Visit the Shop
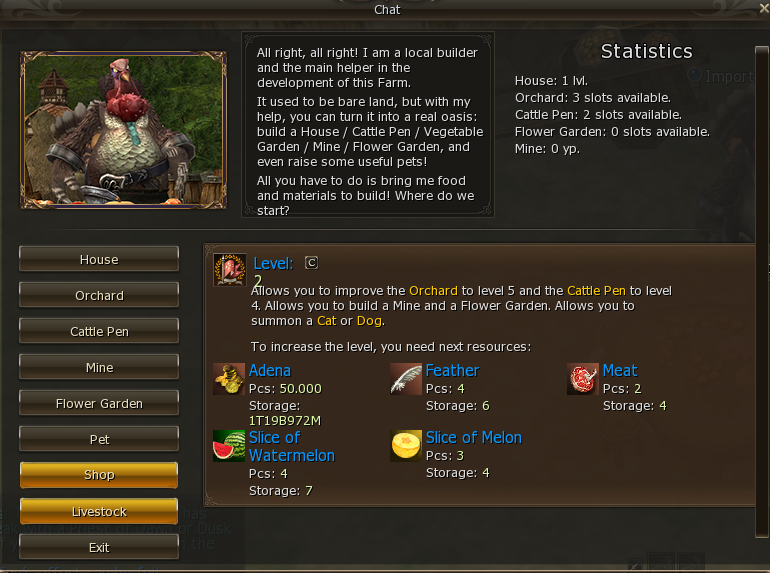The image size is (770, 573). tap(99, 475)
